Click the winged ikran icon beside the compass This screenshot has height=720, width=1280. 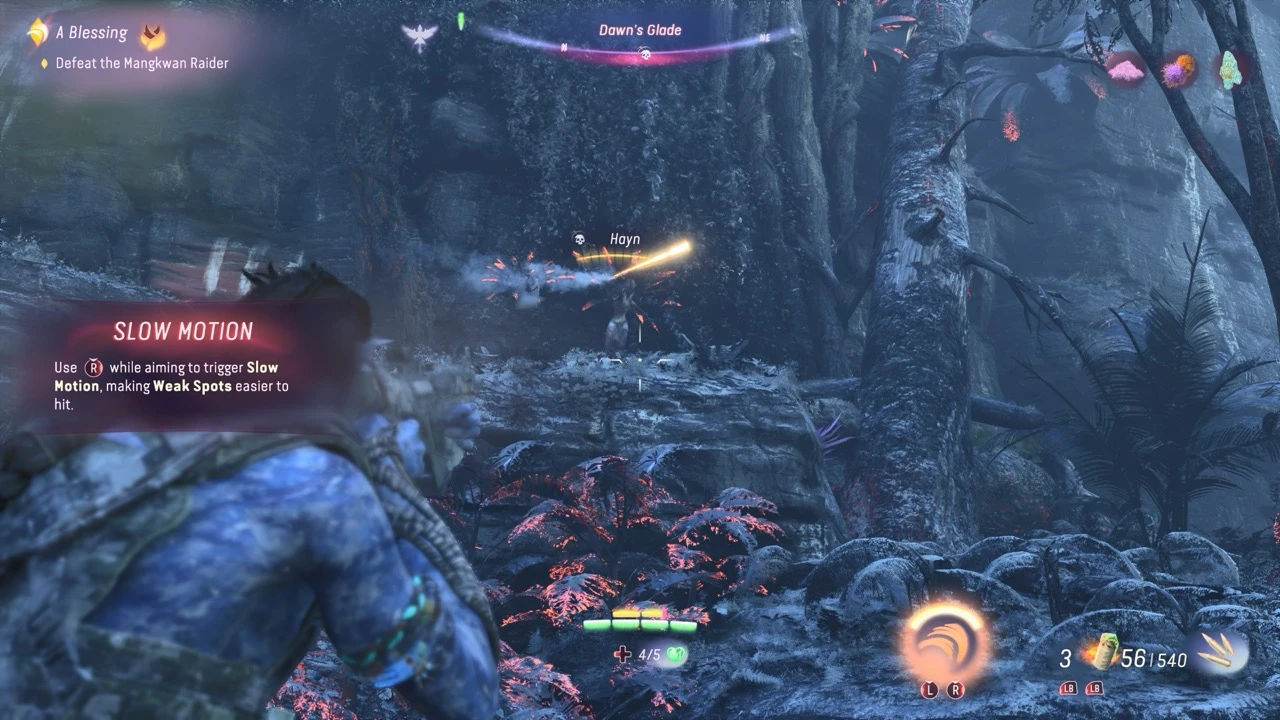point(420,37)
